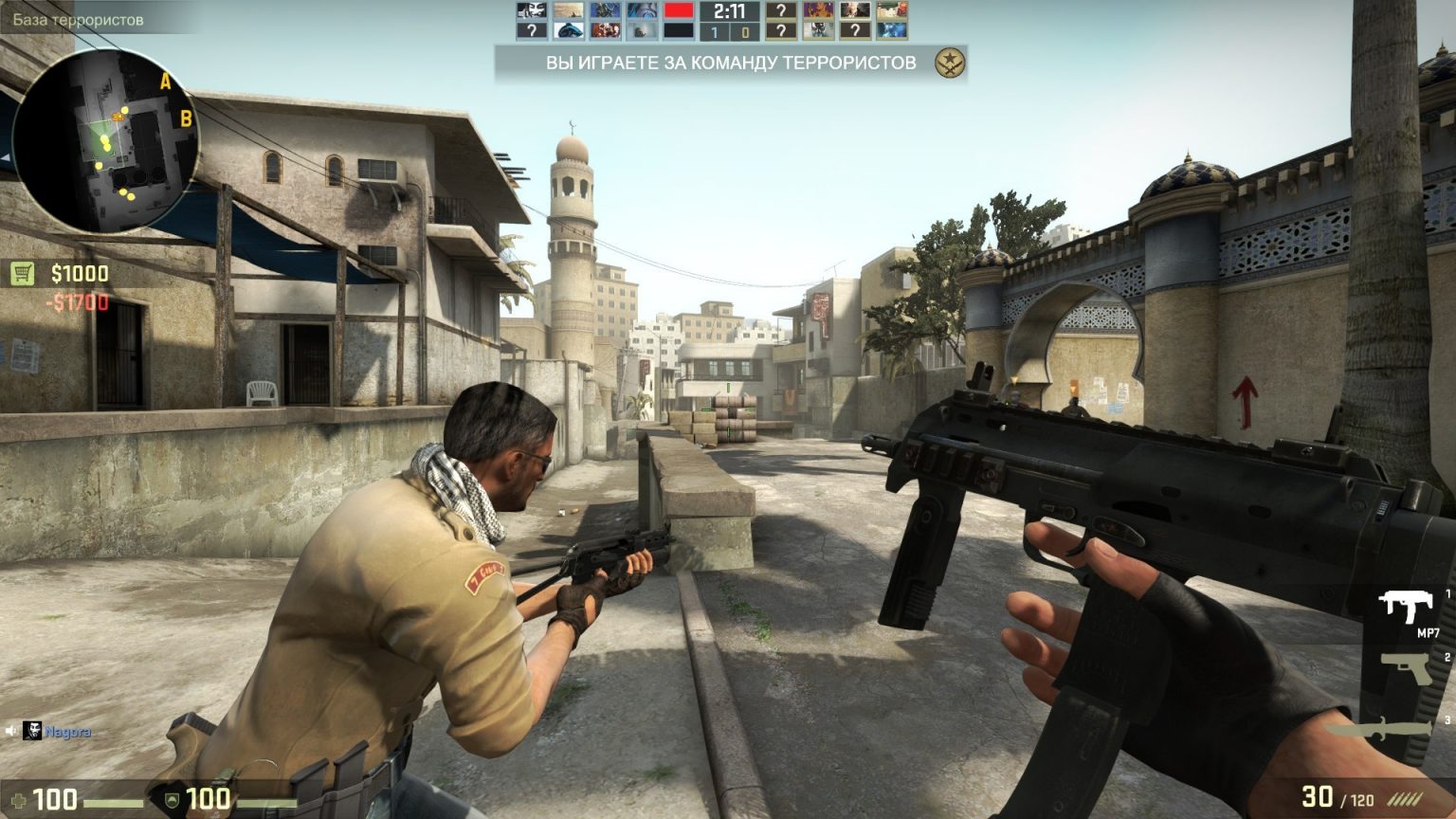Click the circular radar minimap
The image size is (1456, 819).
pyautogui.click(x=104, y=140)
